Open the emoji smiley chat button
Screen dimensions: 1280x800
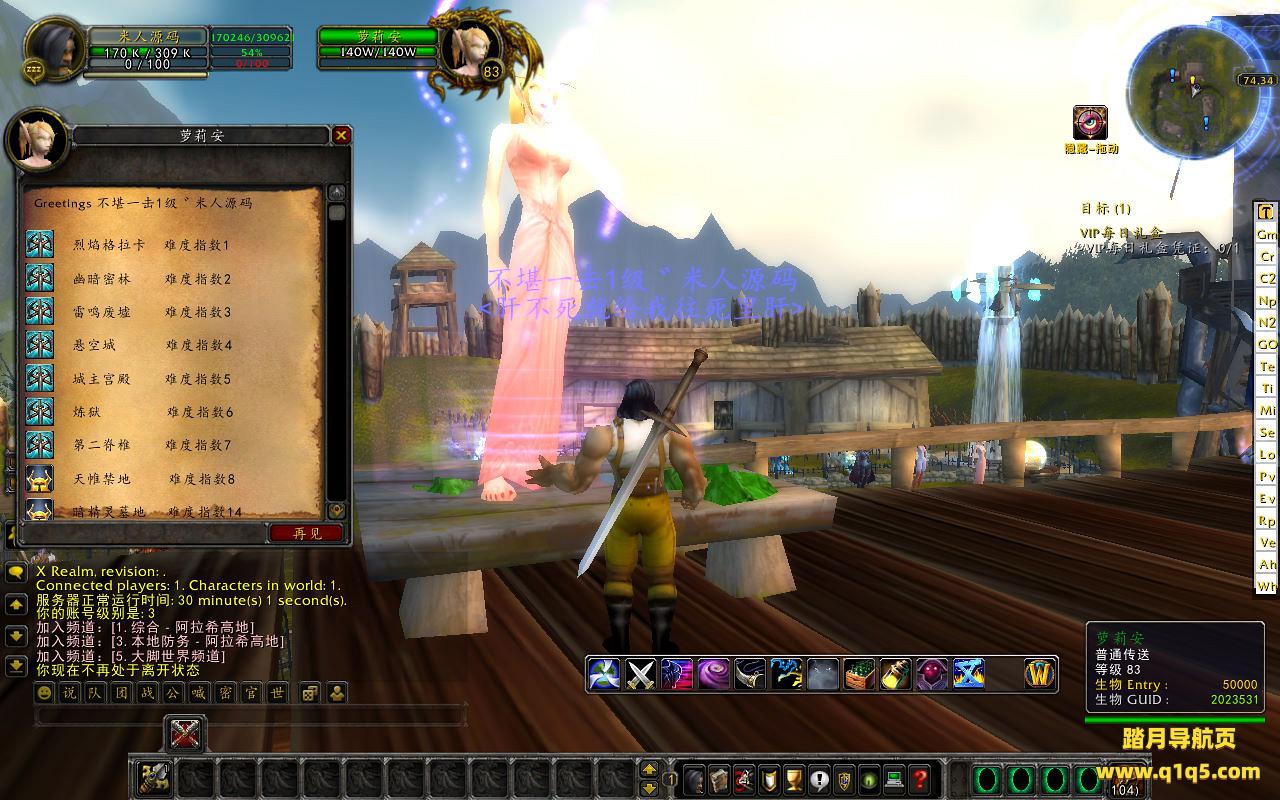pos(45,692)
